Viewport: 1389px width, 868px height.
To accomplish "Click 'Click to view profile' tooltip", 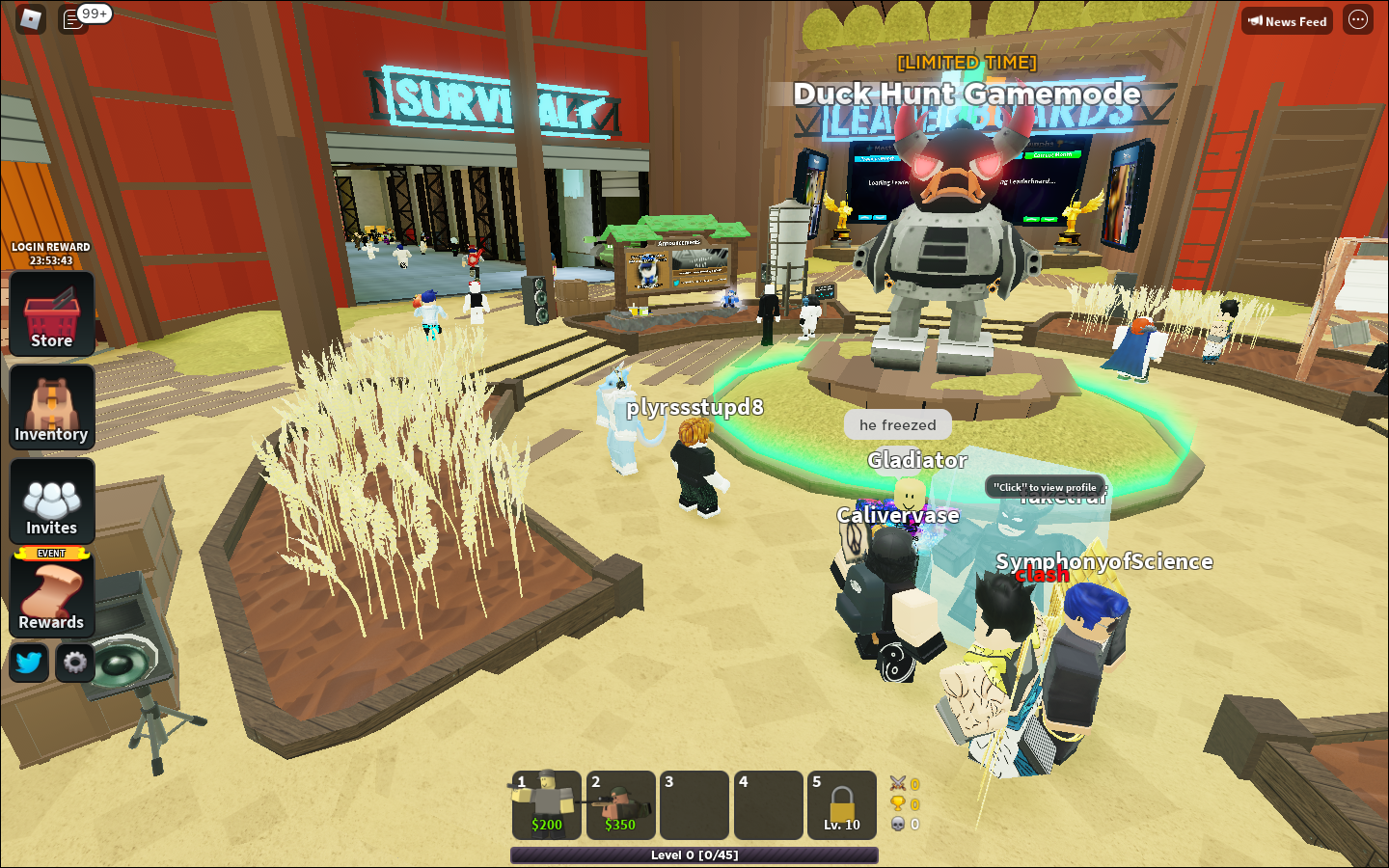I will 1047,488.
